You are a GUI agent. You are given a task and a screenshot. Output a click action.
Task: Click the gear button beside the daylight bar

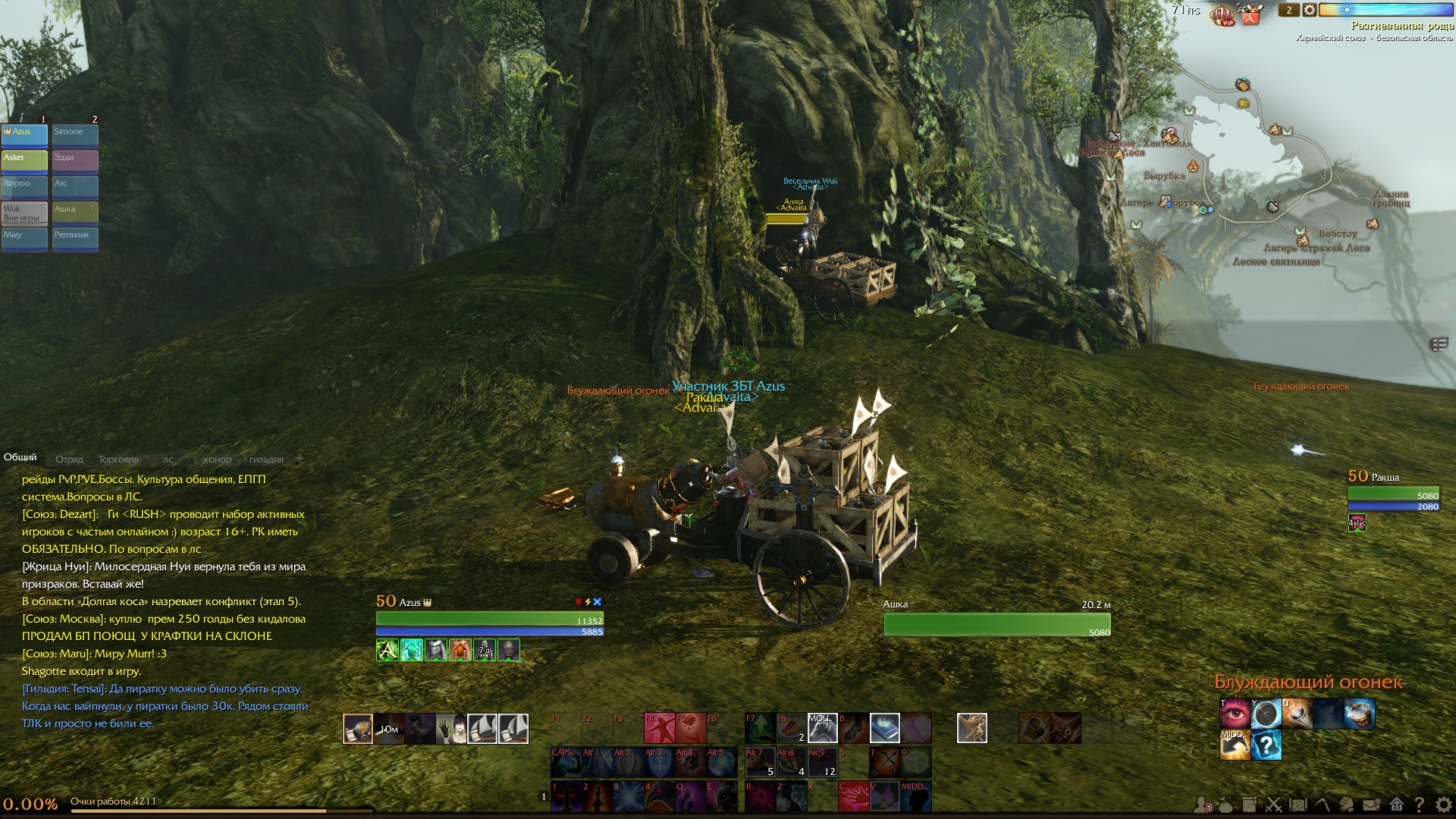click(x=1310, y=10)
